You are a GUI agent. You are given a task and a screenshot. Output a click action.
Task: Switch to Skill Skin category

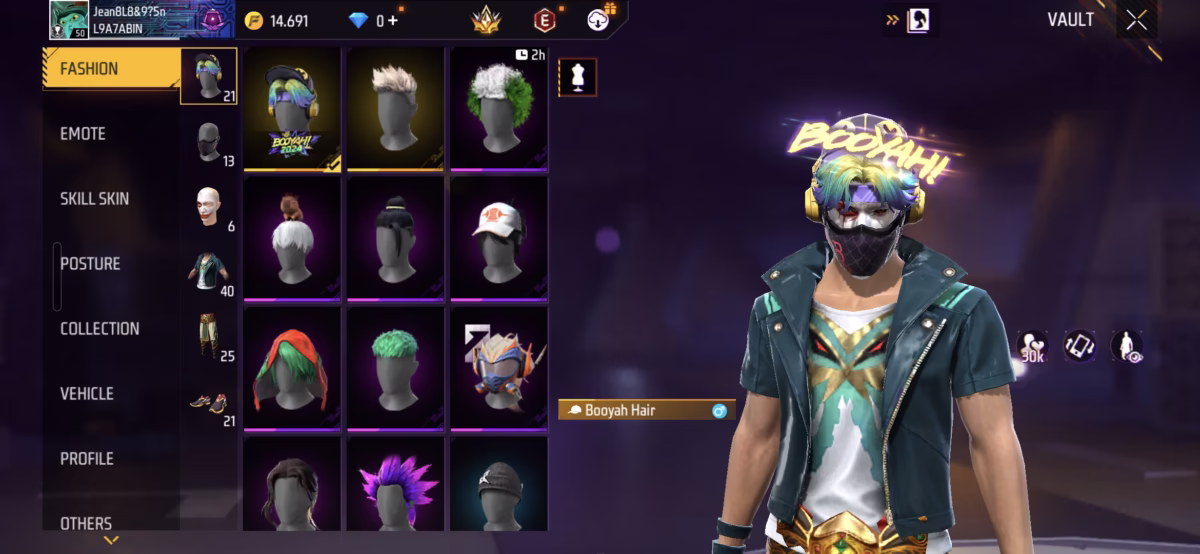point(94,199)
